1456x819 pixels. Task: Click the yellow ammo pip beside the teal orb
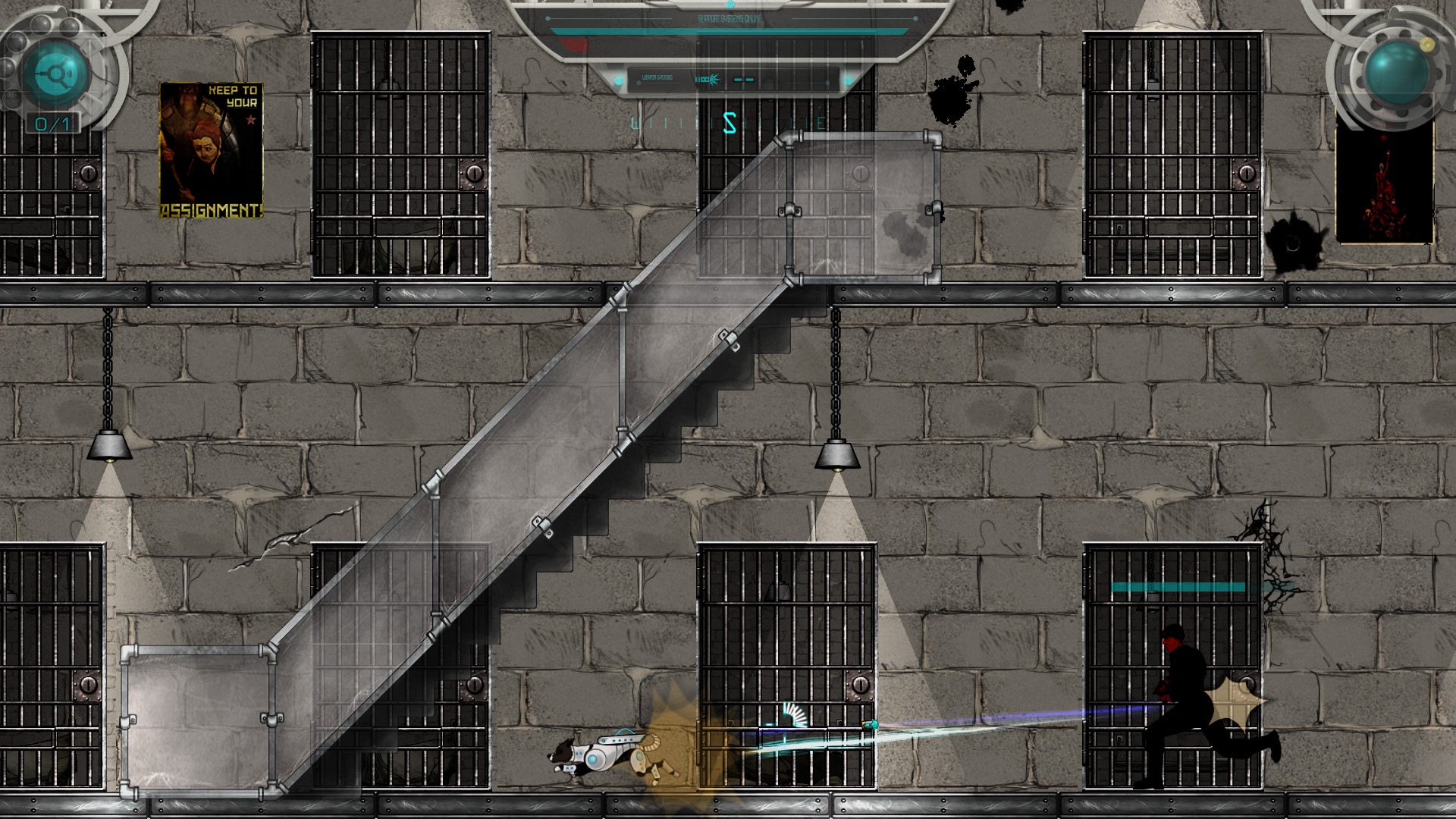click(x=1427, y=44)
